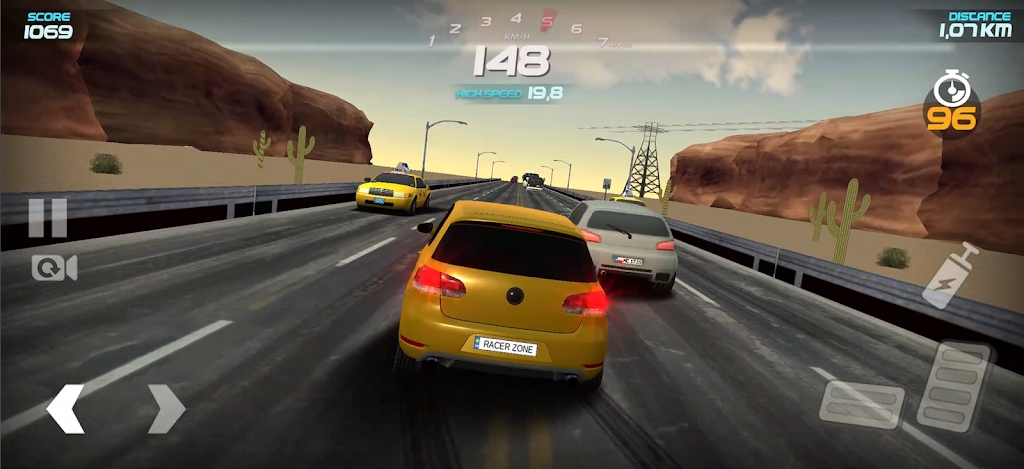
Task: Steer left with the left arrow
Action: point(66,408)
